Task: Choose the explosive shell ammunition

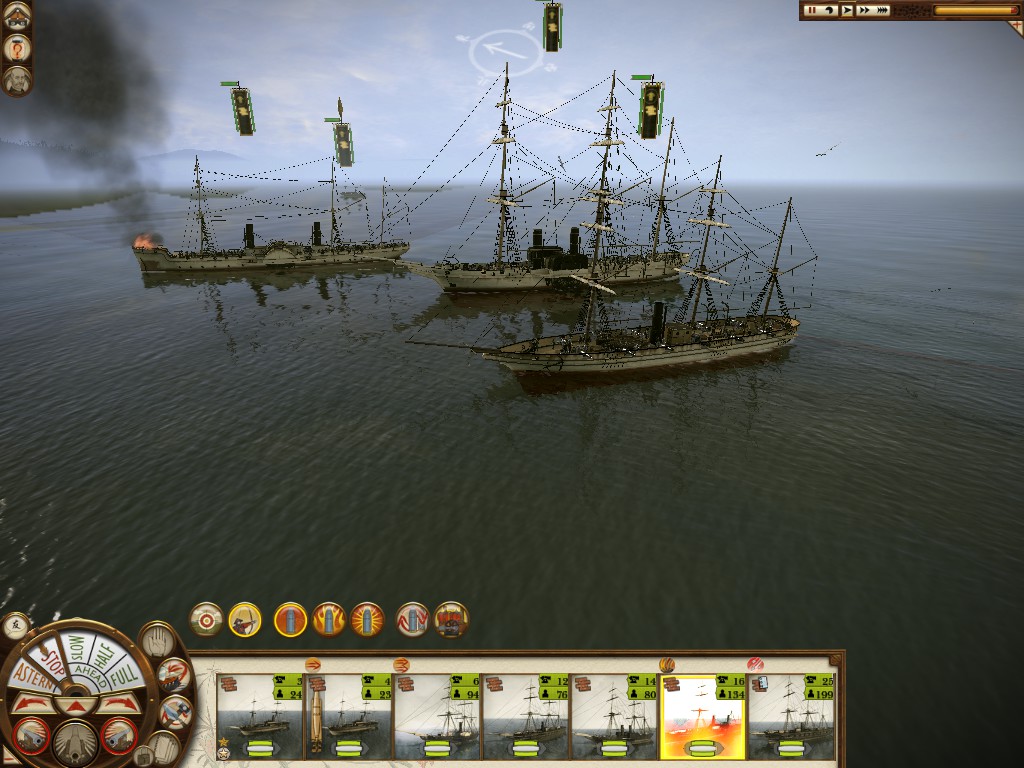Action: 367,620
